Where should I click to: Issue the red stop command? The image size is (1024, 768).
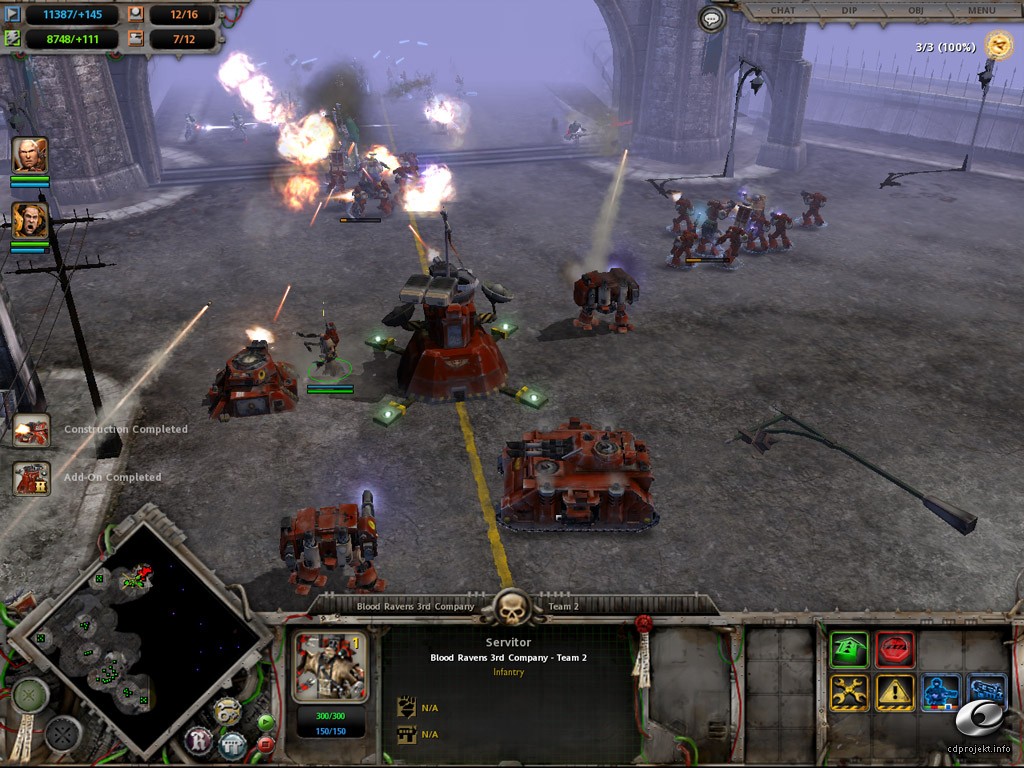[x=895, y=650]
